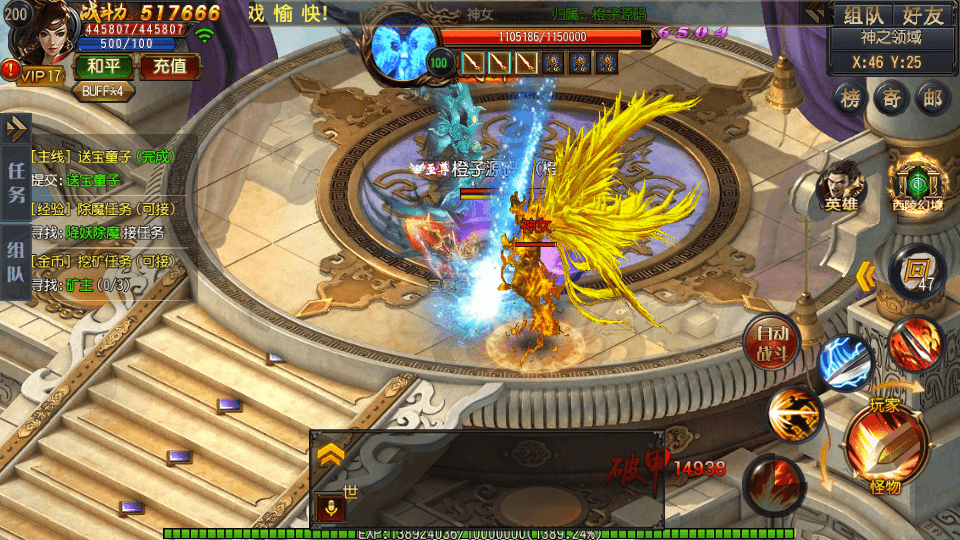Viewport: 960px width, 540px height.
Task: Switch to the 组队 team tab on left panel
Action: (17, 262)
